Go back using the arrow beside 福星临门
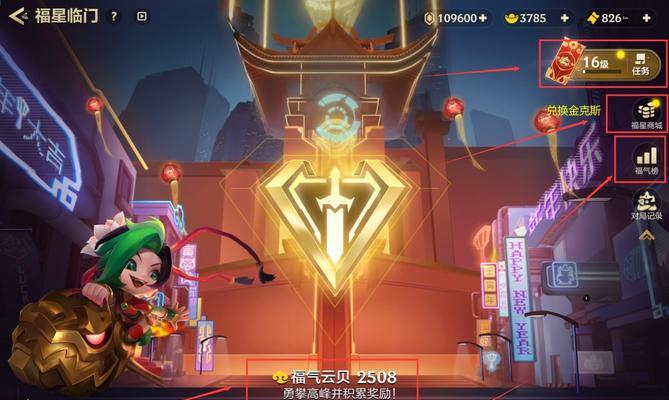 (16, 17)
